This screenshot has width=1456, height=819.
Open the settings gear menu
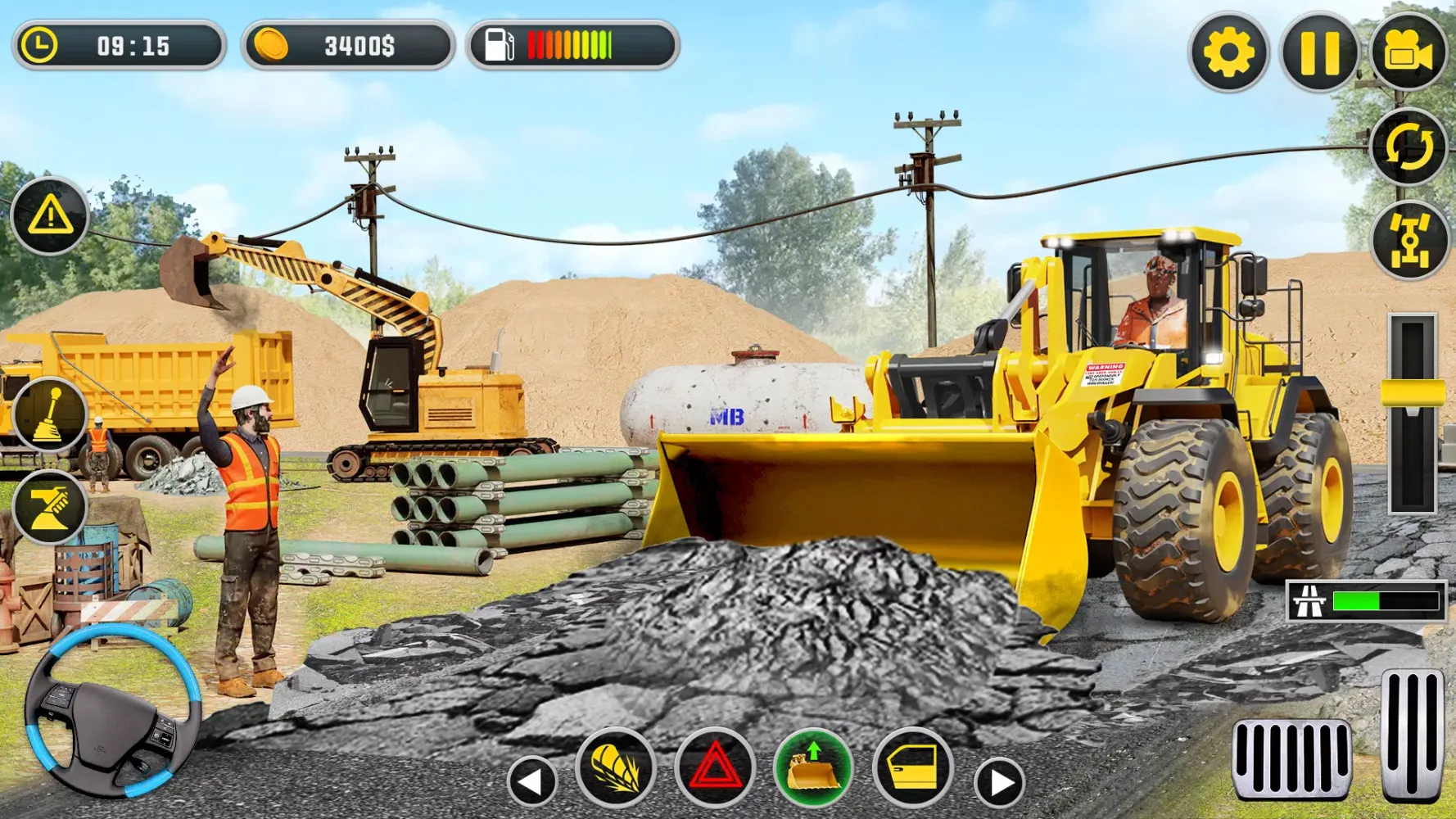(1230, 52)
